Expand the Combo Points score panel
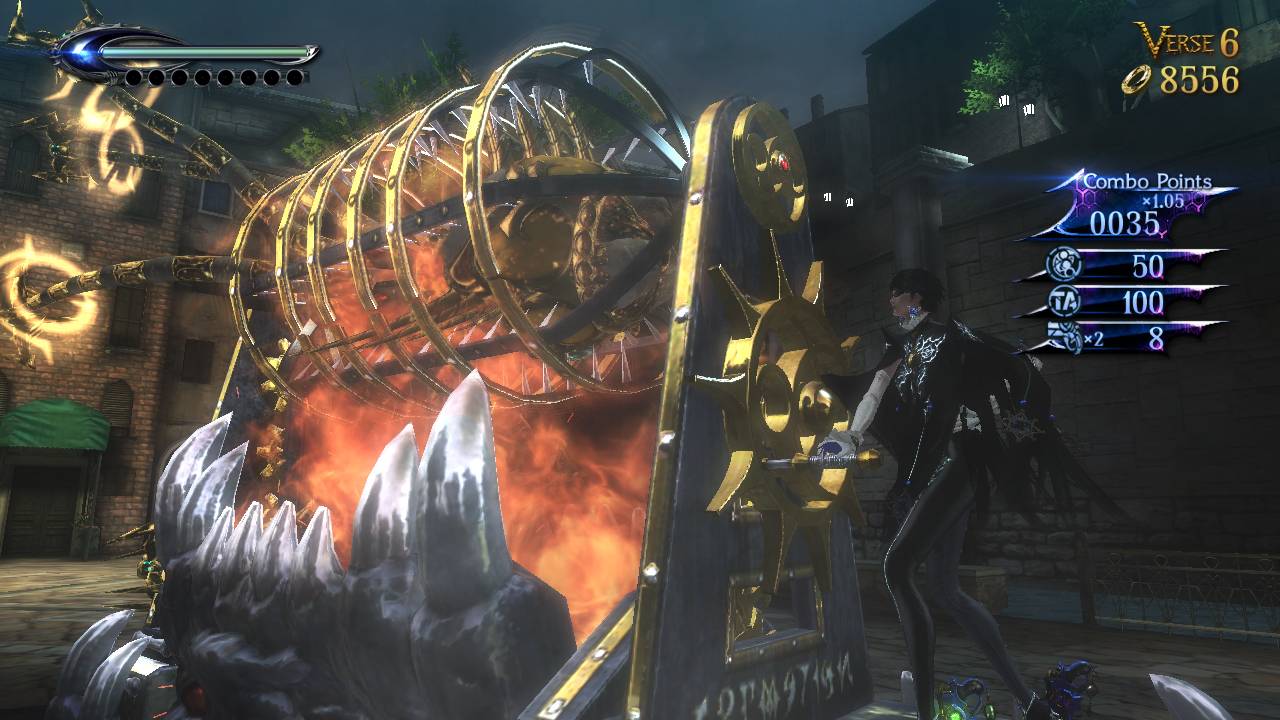Viewport: 1280px width, 720px height. click(1124, 220)
